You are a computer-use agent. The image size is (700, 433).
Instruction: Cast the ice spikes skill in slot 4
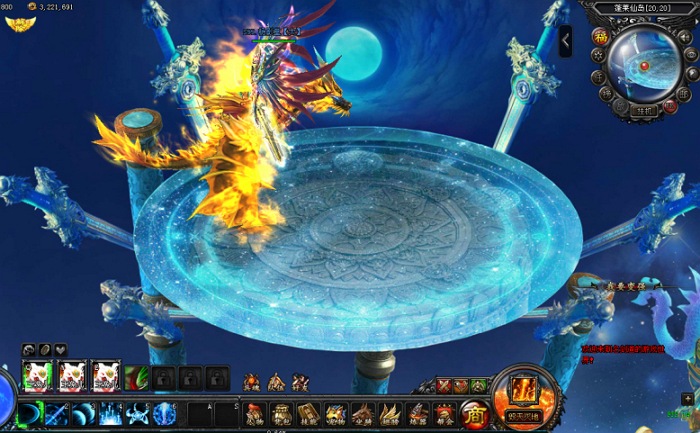click(110, 413)
